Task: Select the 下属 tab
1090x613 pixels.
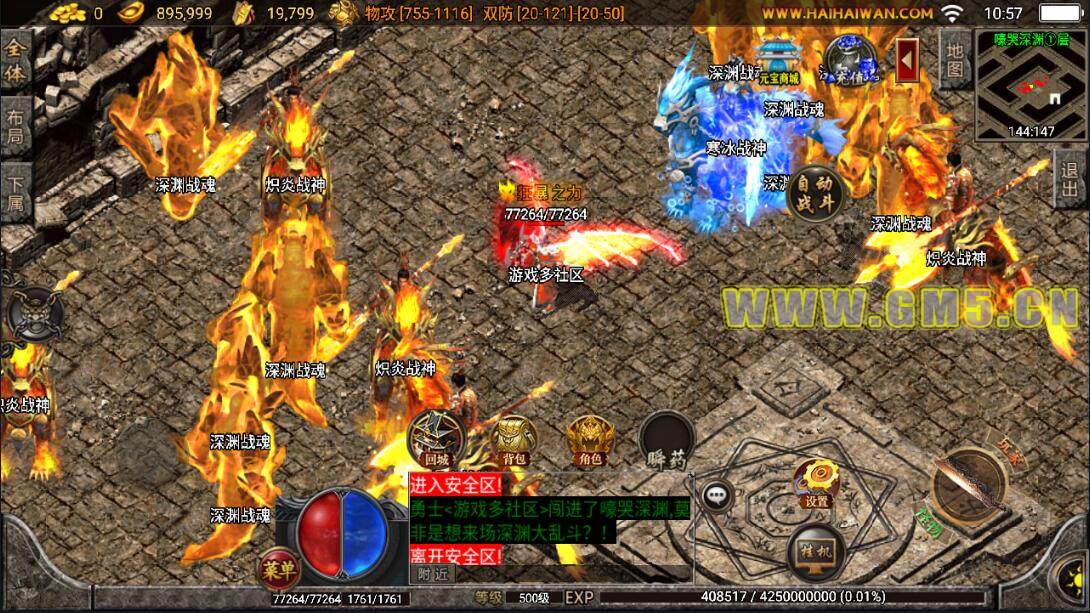Action: pyautogui.click(x=15, y=196)
